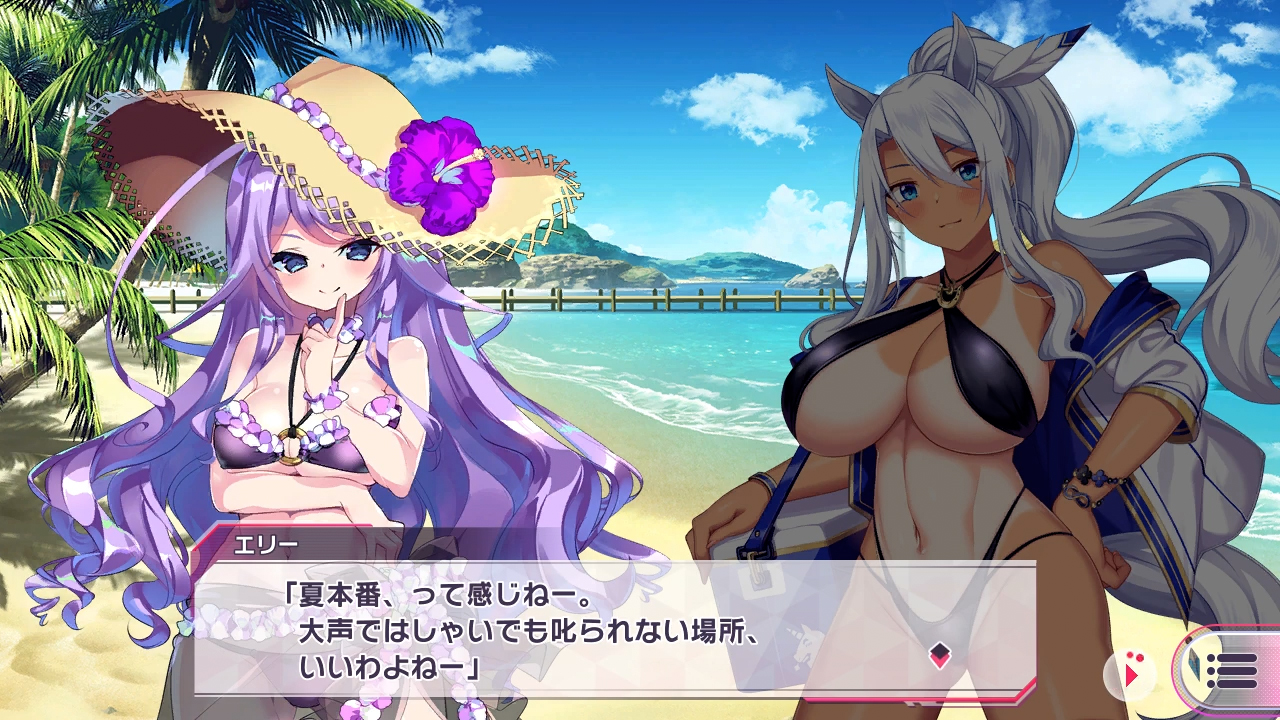
Task: Click the diamond continue indicator
Action: click(939, 656)
